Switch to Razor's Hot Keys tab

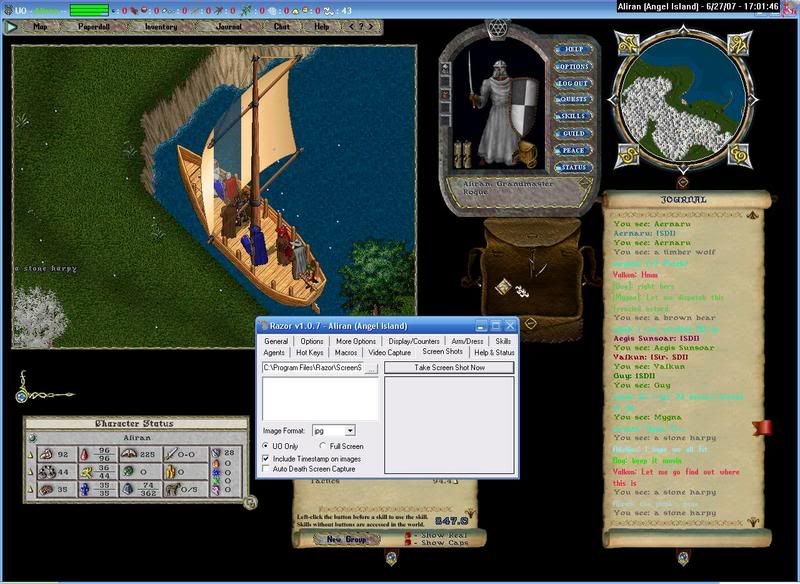click(x=309, y=352)
